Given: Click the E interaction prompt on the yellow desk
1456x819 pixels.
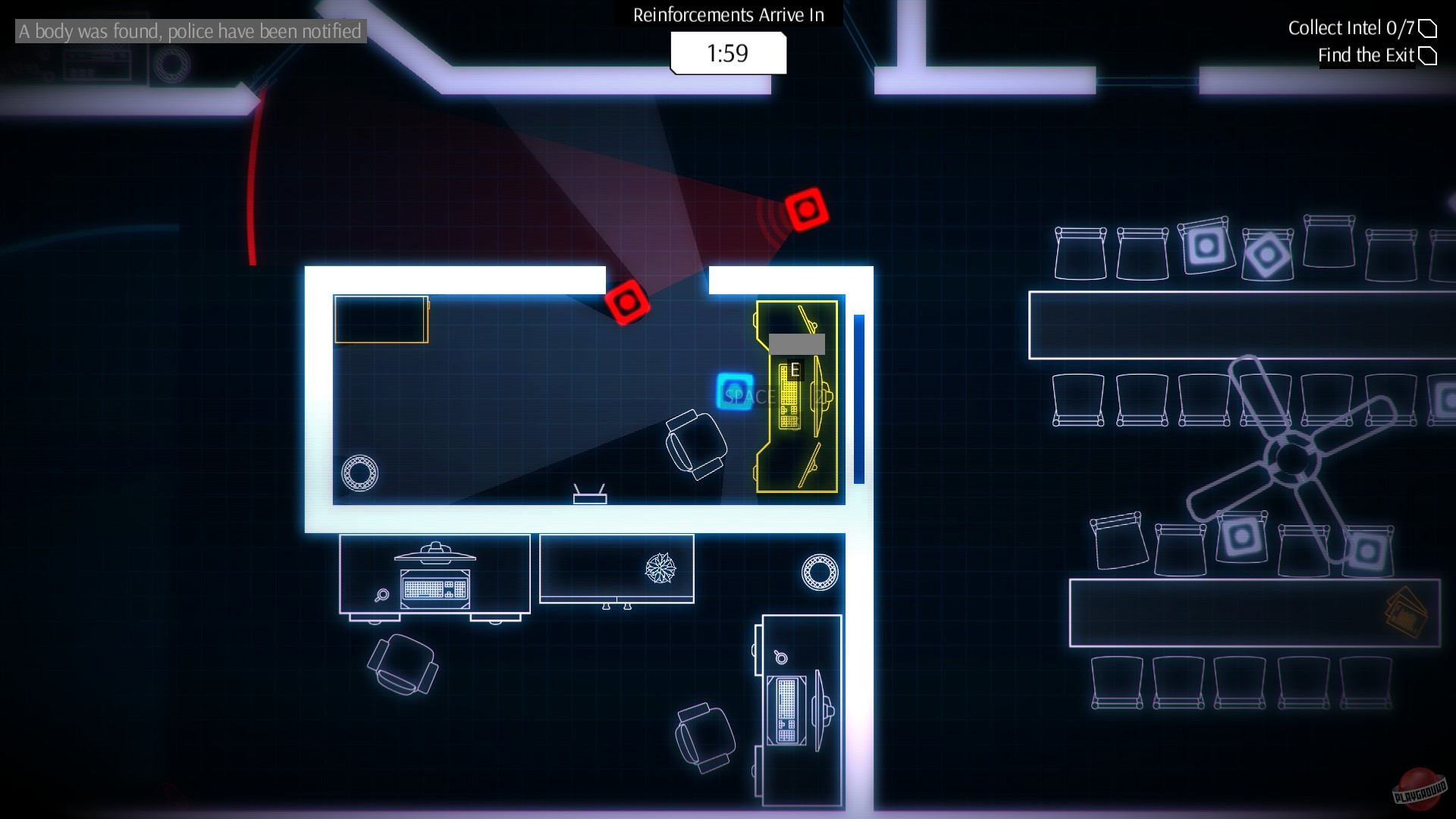Looking at the screenshot, I should [x=795, y=369].
